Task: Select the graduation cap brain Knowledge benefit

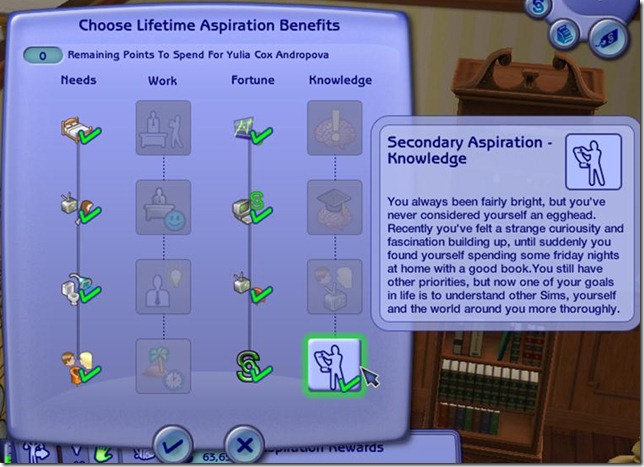Action: (x=335, y=207)
